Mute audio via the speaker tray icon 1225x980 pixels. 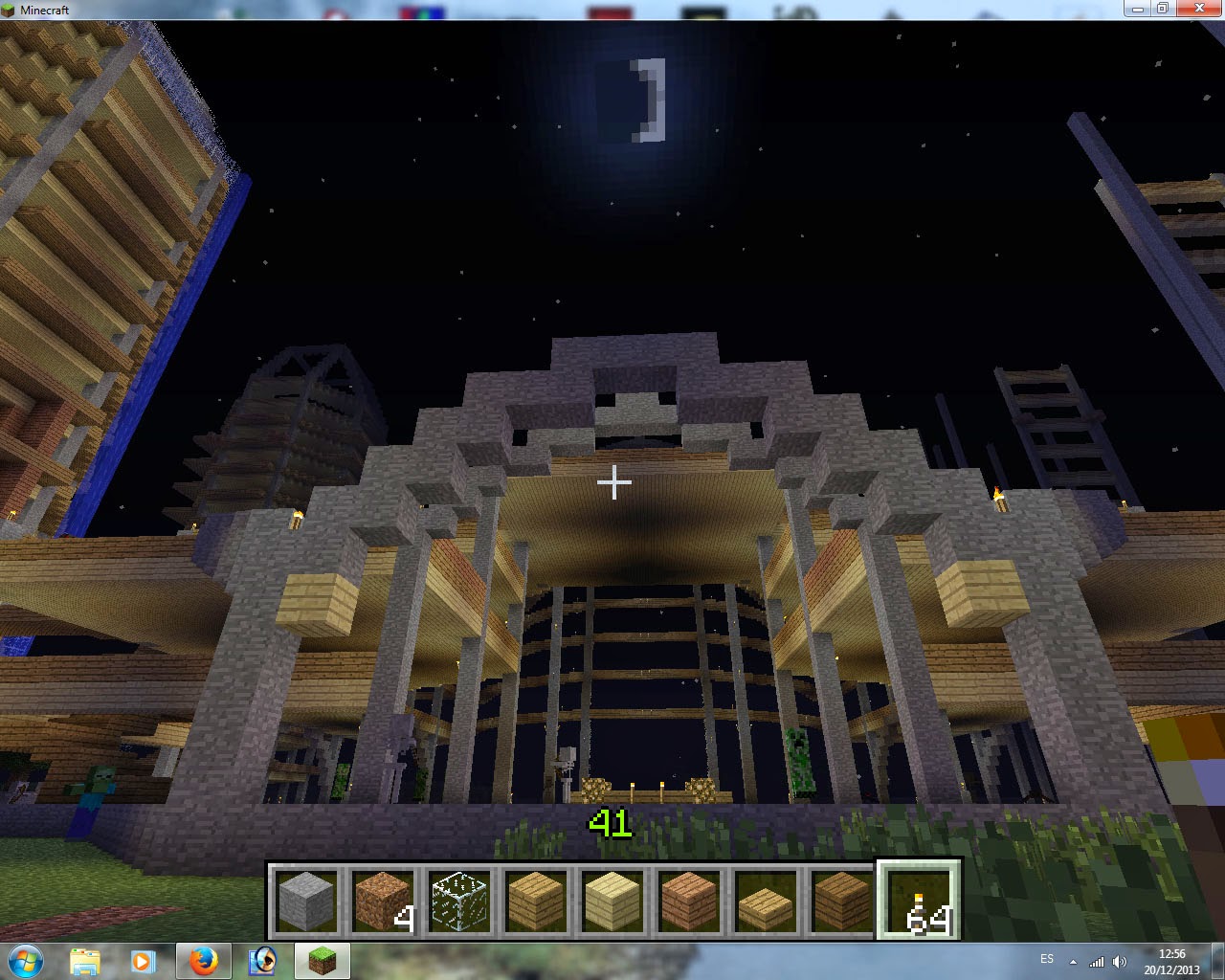[x=1121, y=962]
